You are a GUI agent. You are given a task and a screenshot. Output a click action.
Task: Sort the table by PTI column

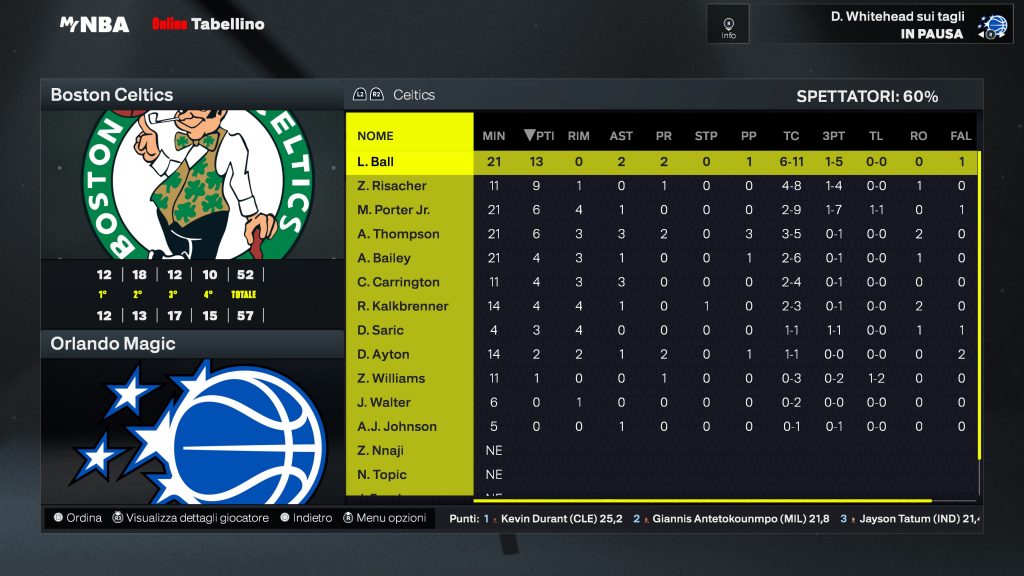[540, 136]
